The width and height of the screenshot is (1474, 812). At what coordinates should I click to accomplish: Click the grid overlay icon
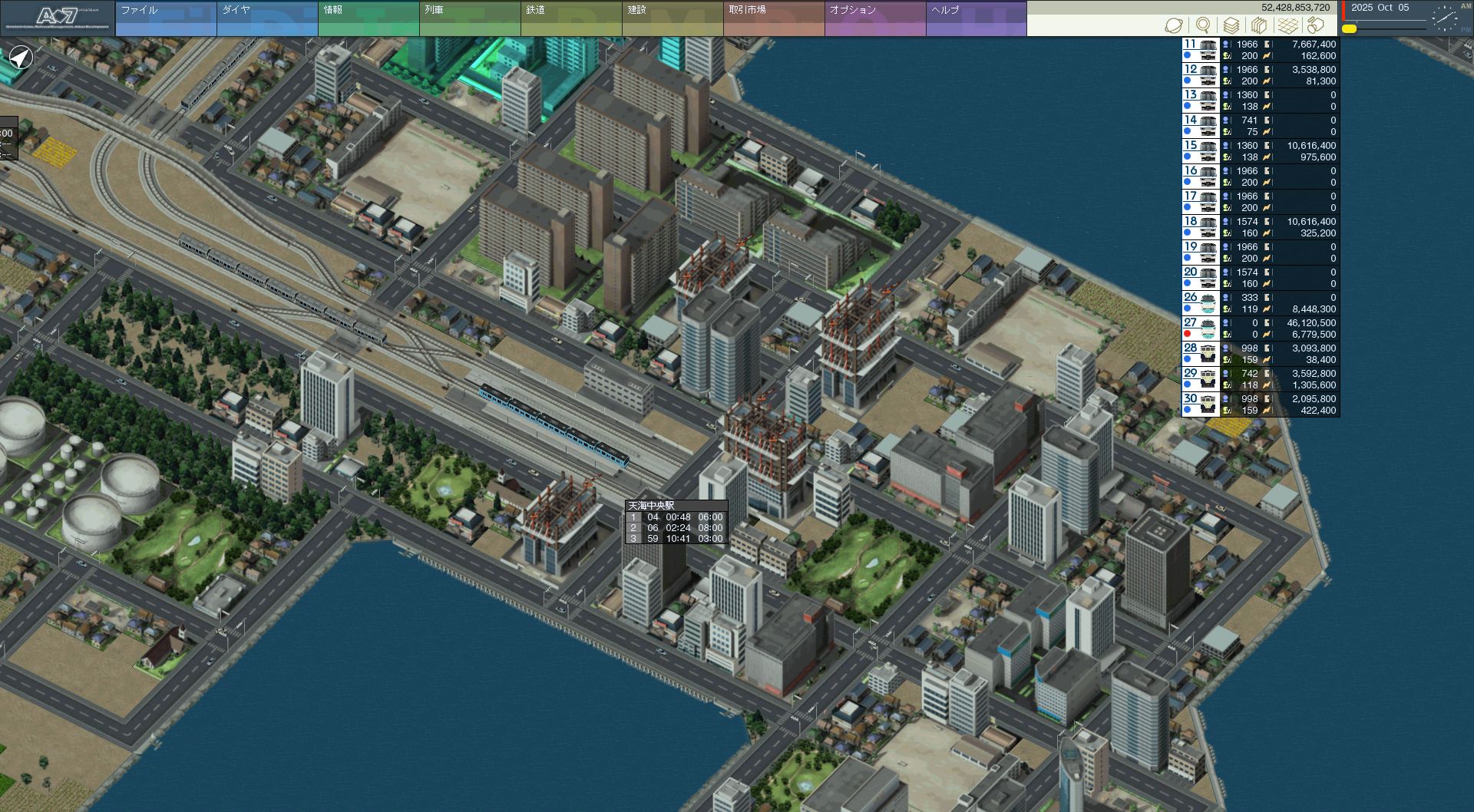pyautogui.click(x=1287, y=25)
